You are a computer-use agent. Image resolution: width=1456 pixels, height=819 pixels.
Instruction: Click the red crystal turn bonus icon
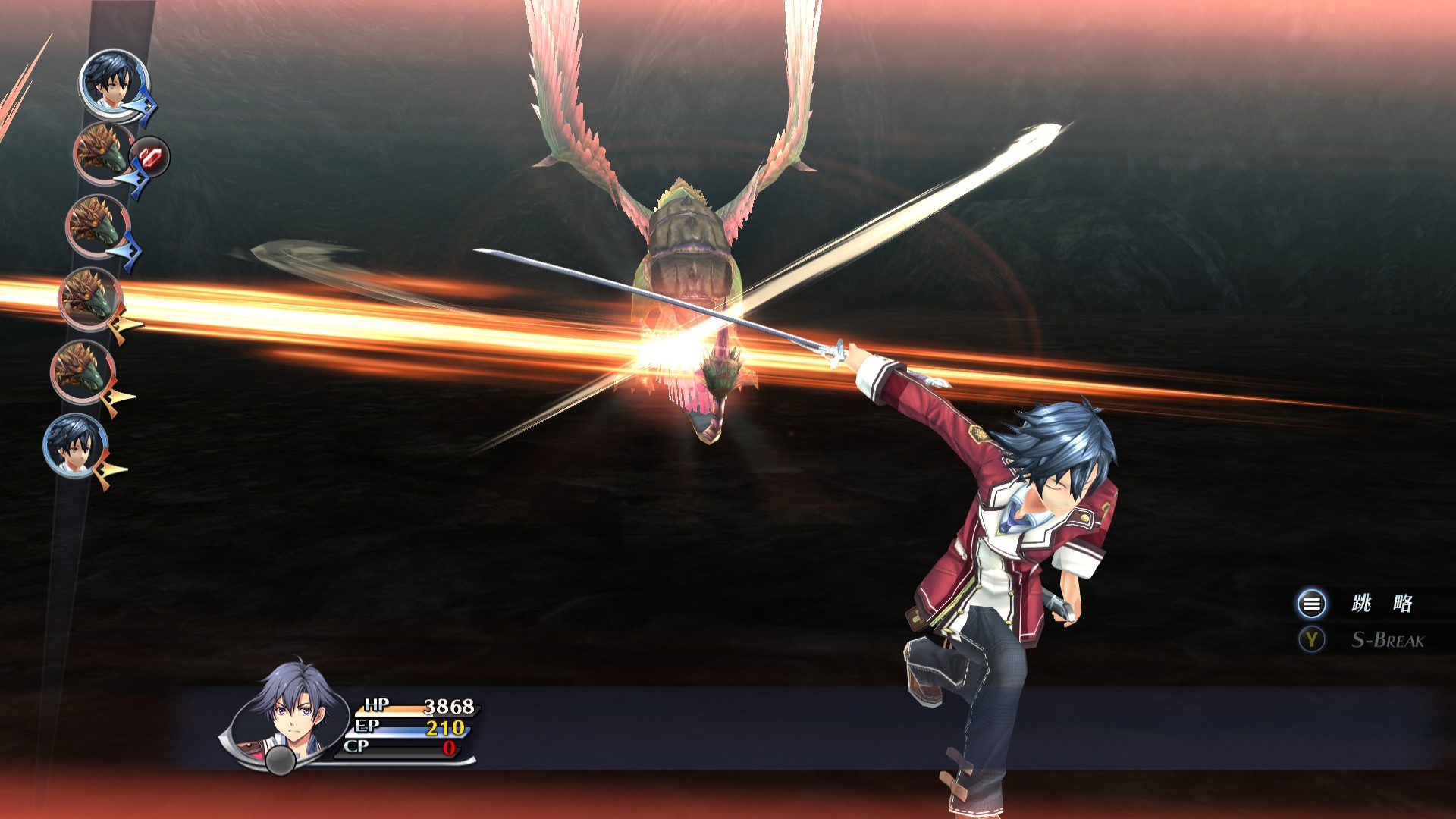click(150, 157)
